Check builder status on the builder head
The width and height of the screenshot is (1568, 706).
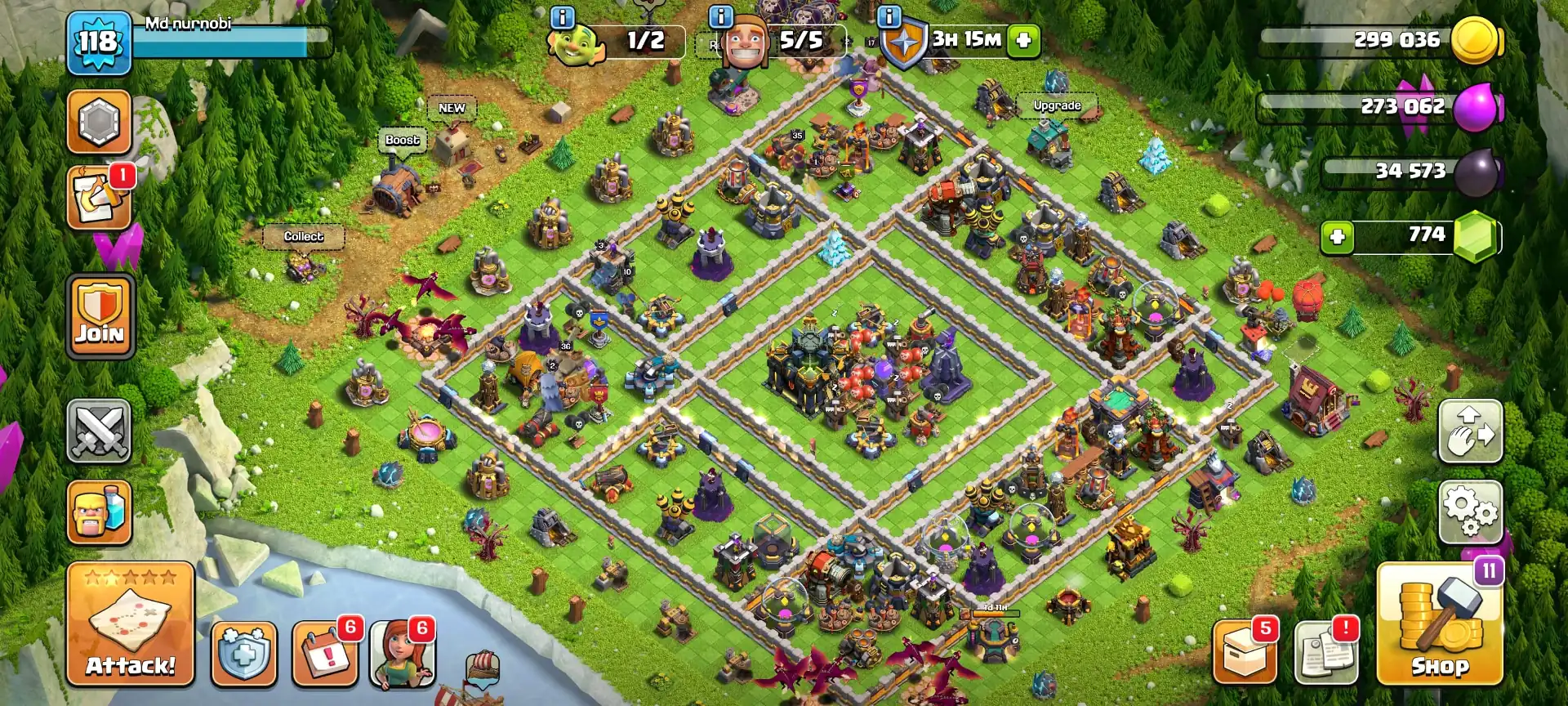click(747, 41)
